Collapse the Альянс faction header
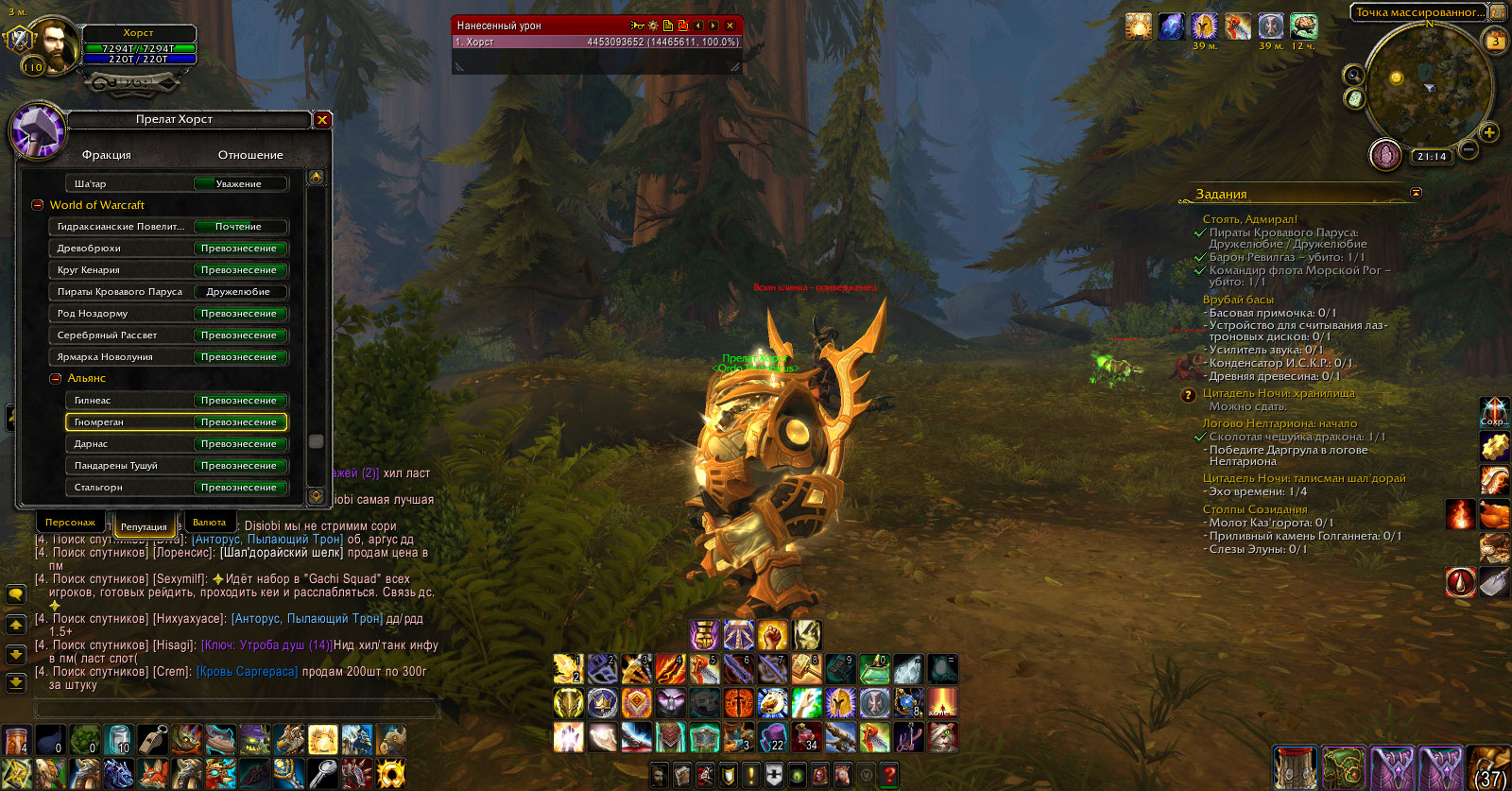This screenshot has width=1512, height=791. [x=56, y=378]
